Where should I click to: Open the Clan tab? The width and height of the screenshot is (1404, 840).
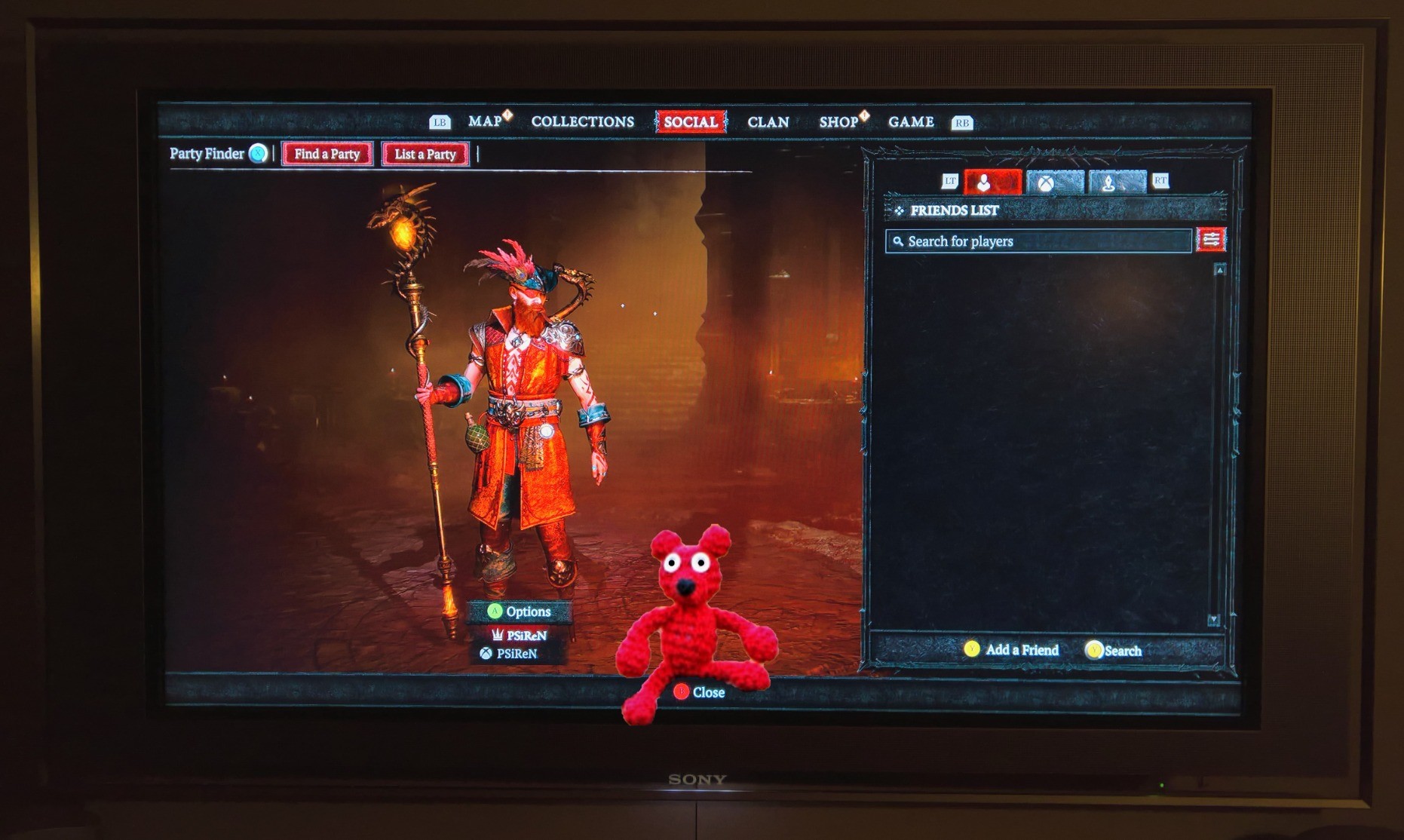pos(768,122)
